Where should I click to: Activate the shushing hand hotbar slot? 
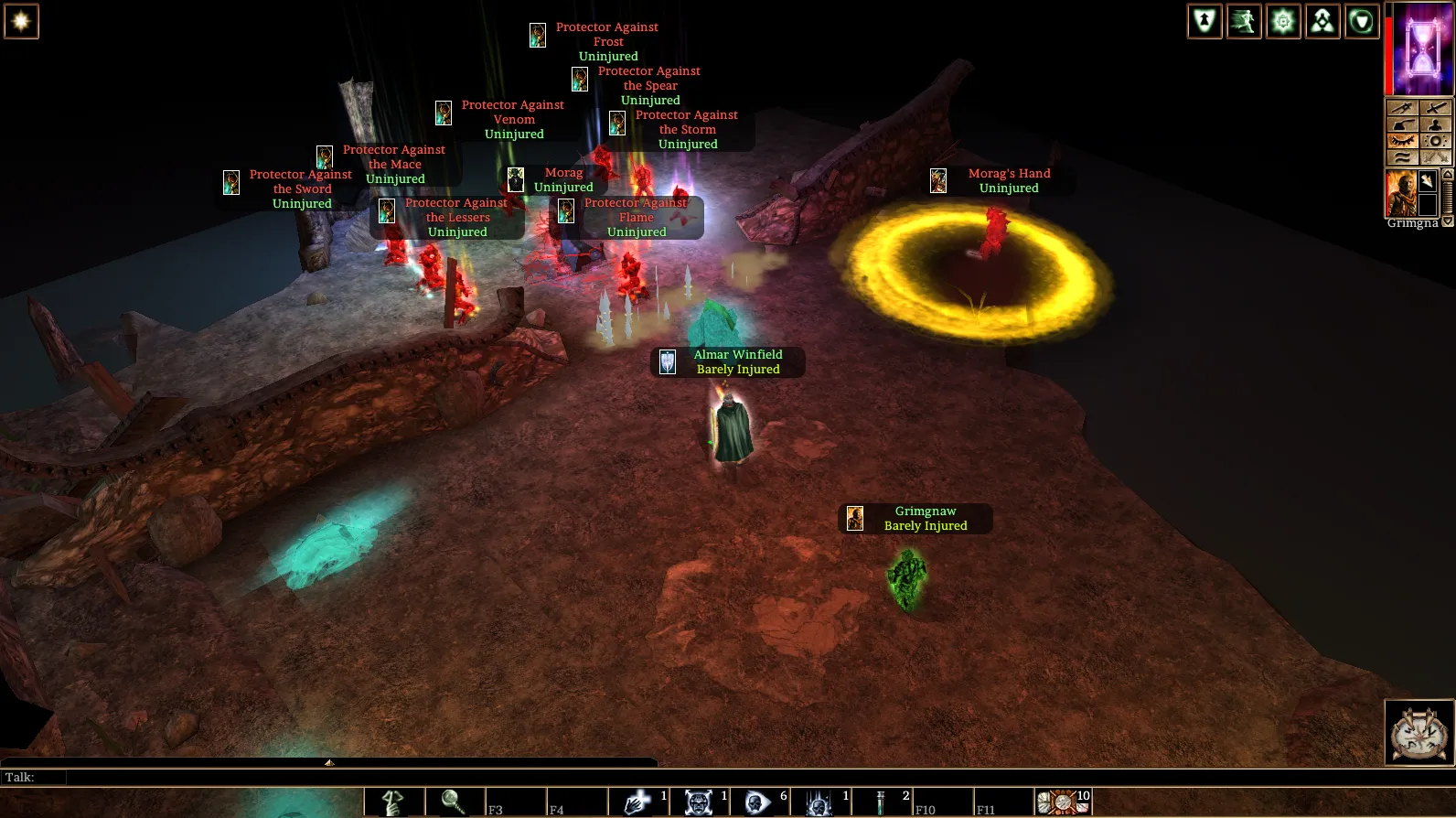394,802
